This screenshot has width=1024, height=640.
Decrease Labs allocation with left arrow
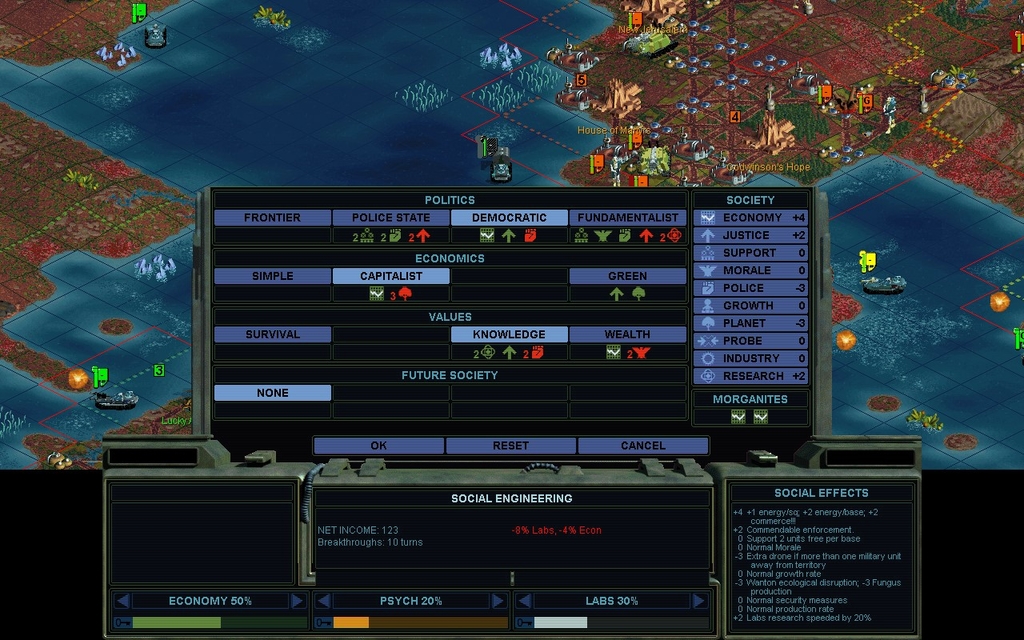pos(524,601)
